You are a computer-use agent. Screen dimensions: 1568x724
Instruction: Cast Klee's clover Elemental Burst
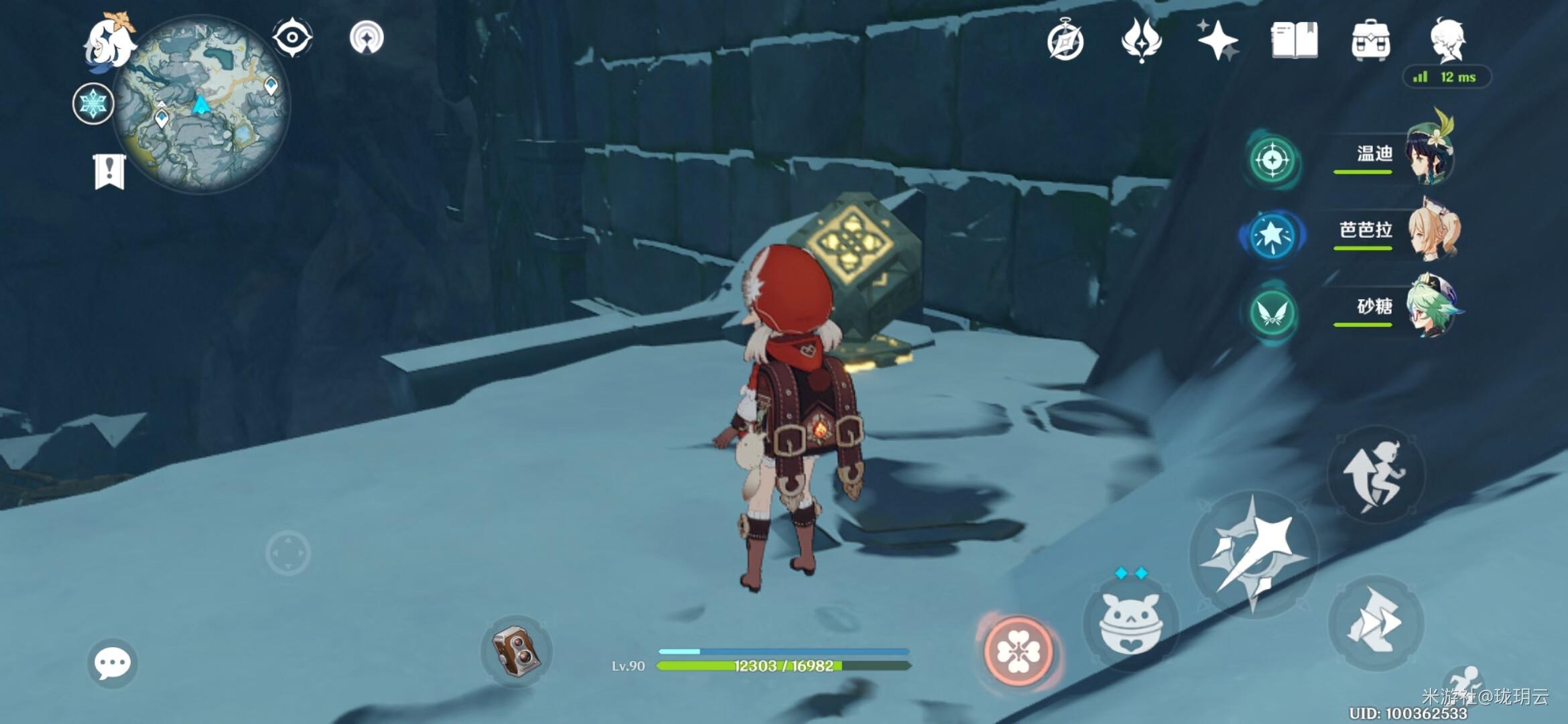pos(1018,651)
